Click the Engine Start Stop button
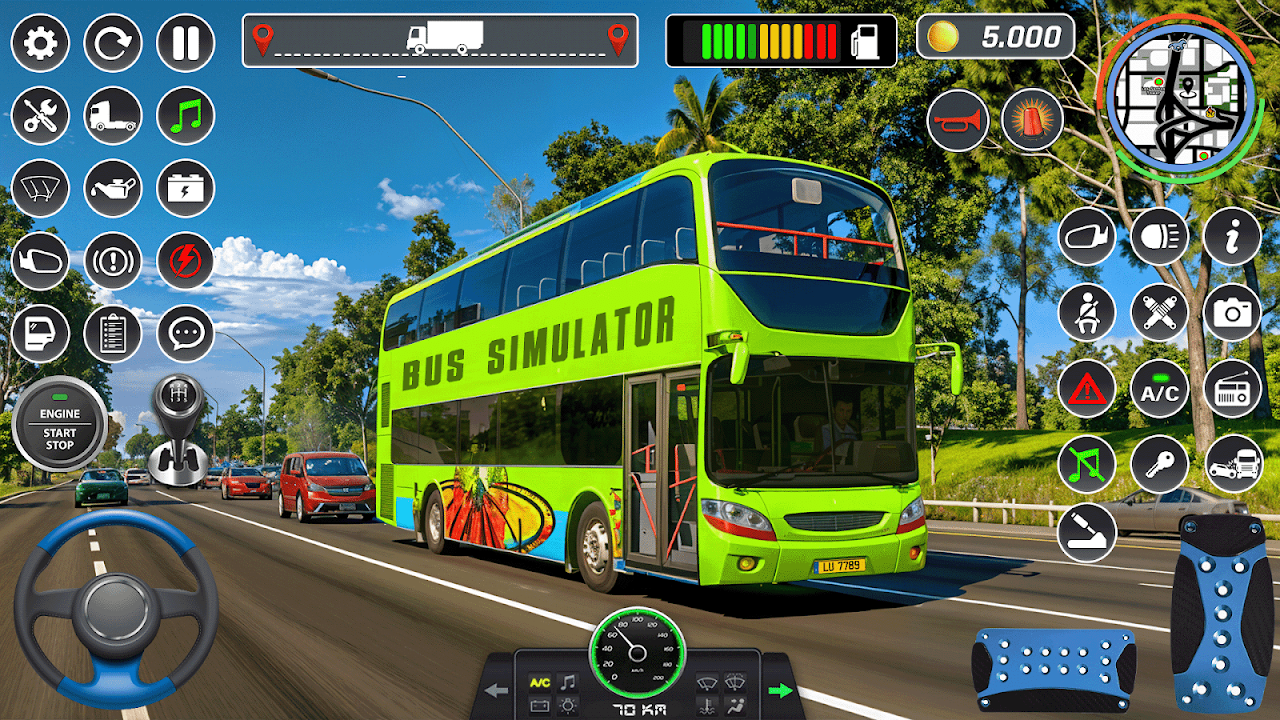 click(x=59, y=425)
